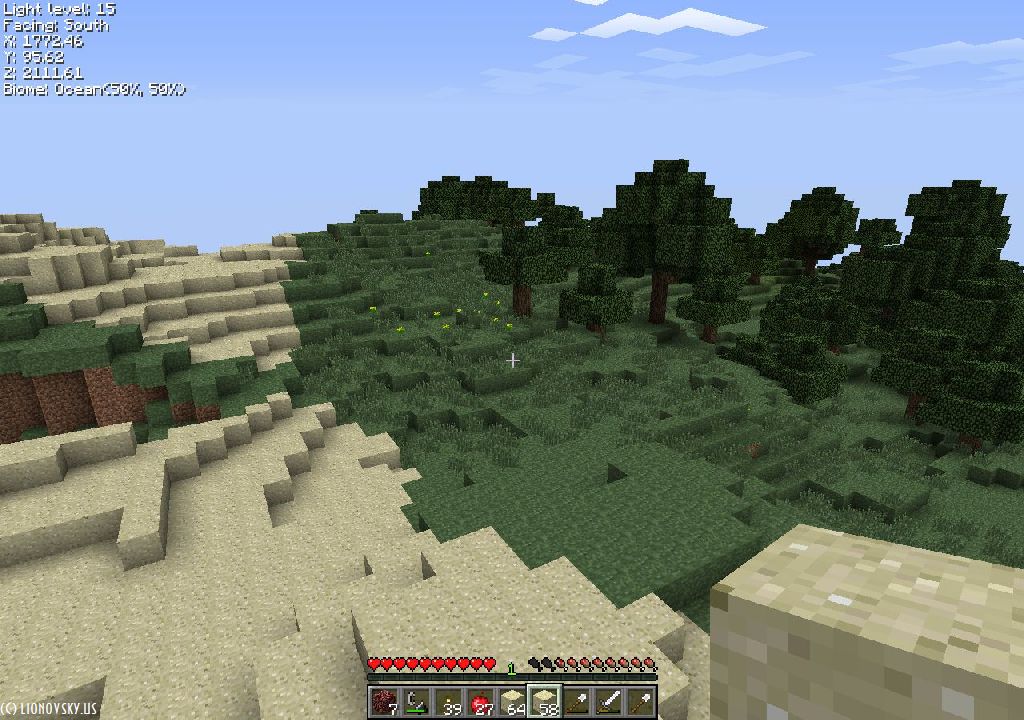The width and height of the screenshot is (1024, 720).
Task: Equip the iron sword from the hotbar
Action: pyautogui.click(x=610, y=702)
